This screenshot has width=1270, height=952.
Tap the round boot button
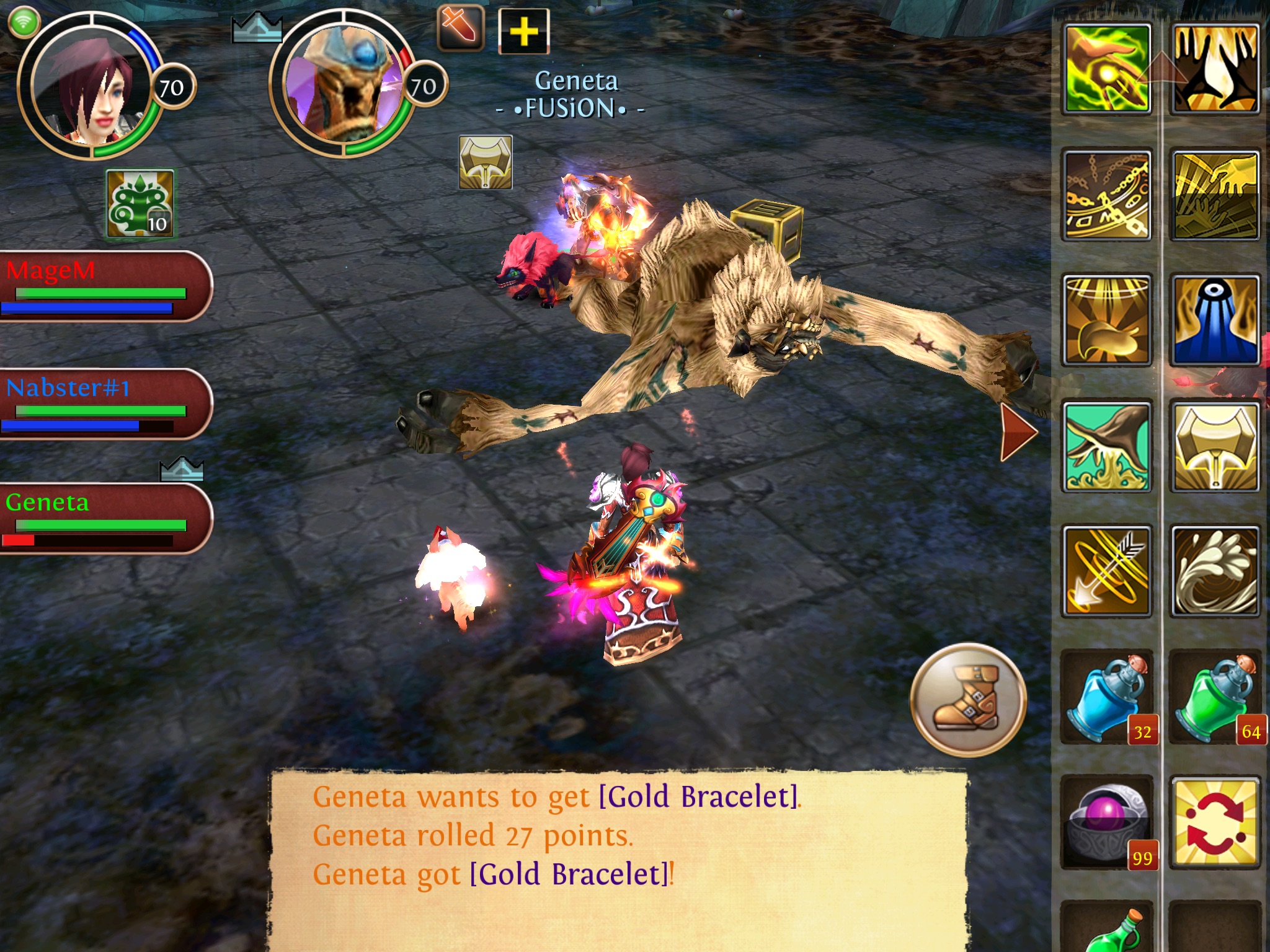(968, 700)
